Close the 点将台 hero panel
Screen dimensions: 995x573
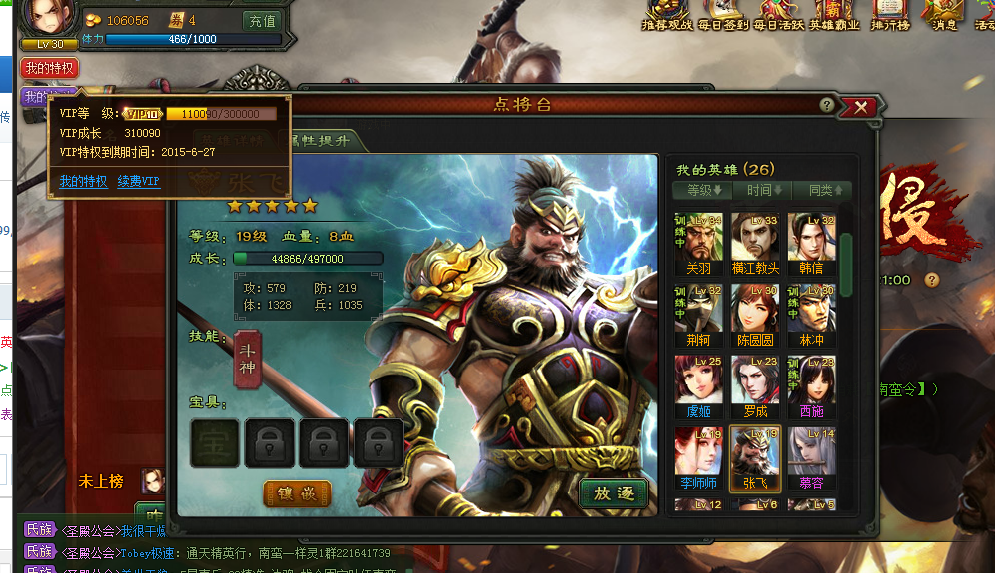point(859,106)
